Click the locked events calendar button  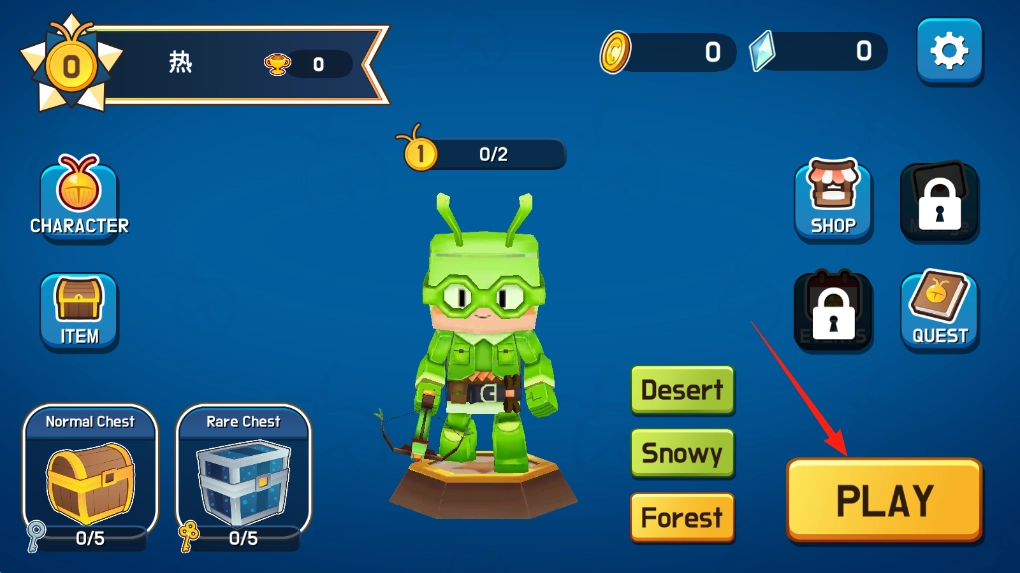coord(833,310)
